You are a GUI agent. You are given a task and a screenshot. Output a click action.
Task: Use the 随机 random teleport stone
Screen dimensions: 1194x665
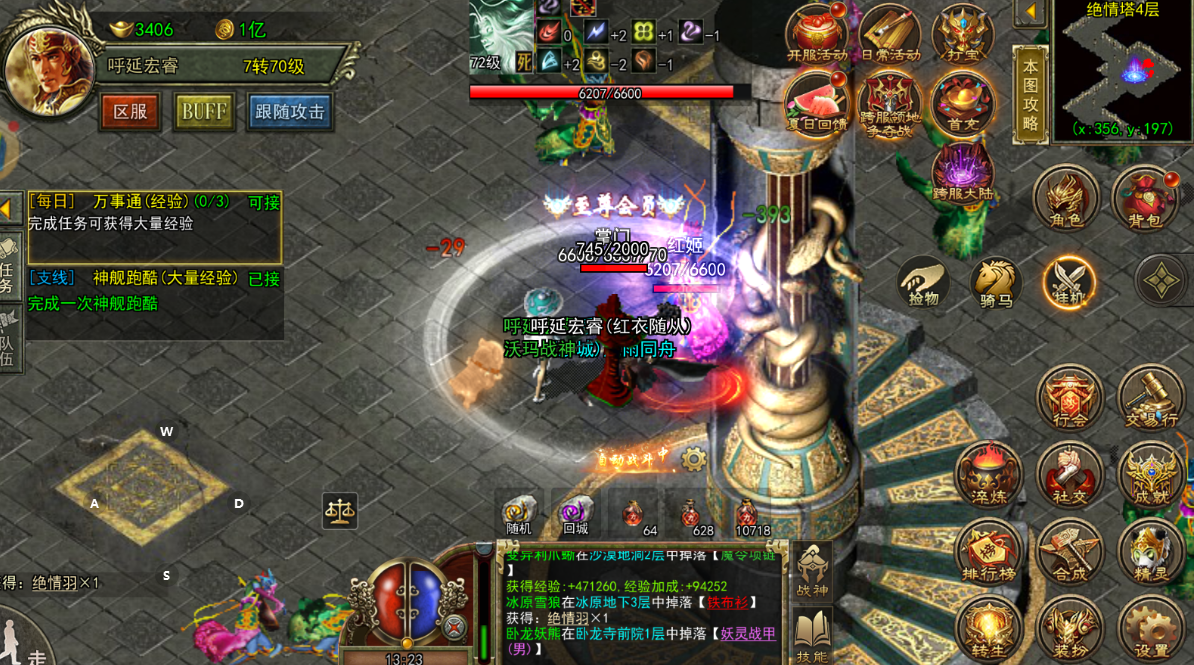(x=519, y=514)
